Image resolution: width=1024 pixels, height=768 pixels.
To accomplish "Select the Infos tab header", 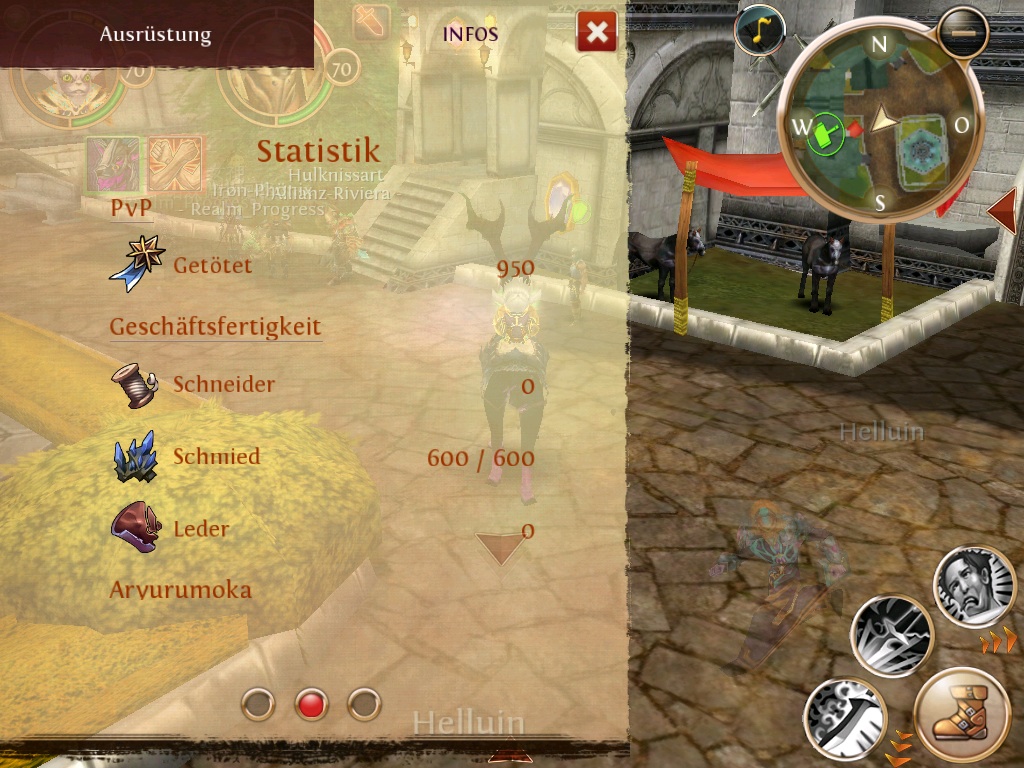I will [x=470, y=34].
